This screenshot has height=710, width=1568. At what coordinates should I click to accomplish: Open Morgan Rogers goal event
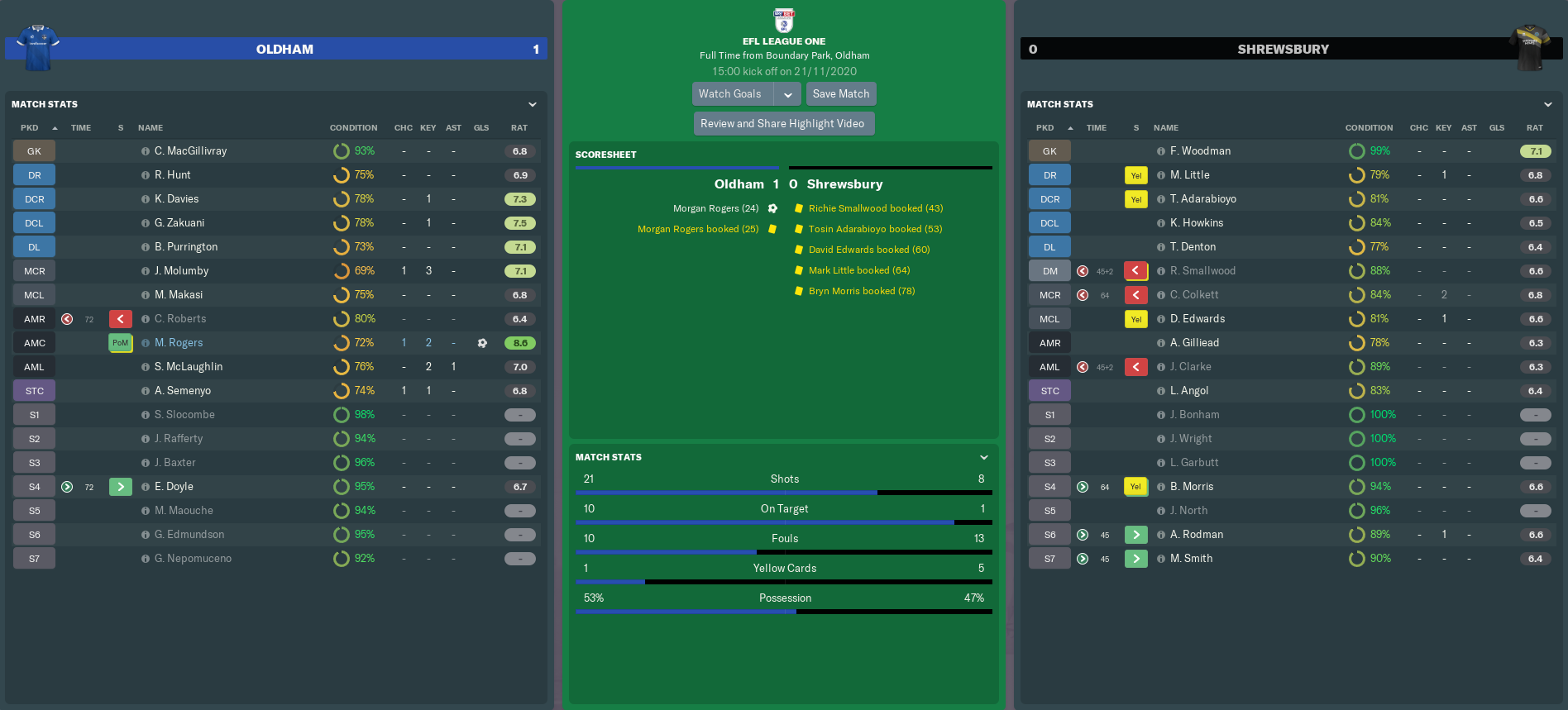pos(715,208)
